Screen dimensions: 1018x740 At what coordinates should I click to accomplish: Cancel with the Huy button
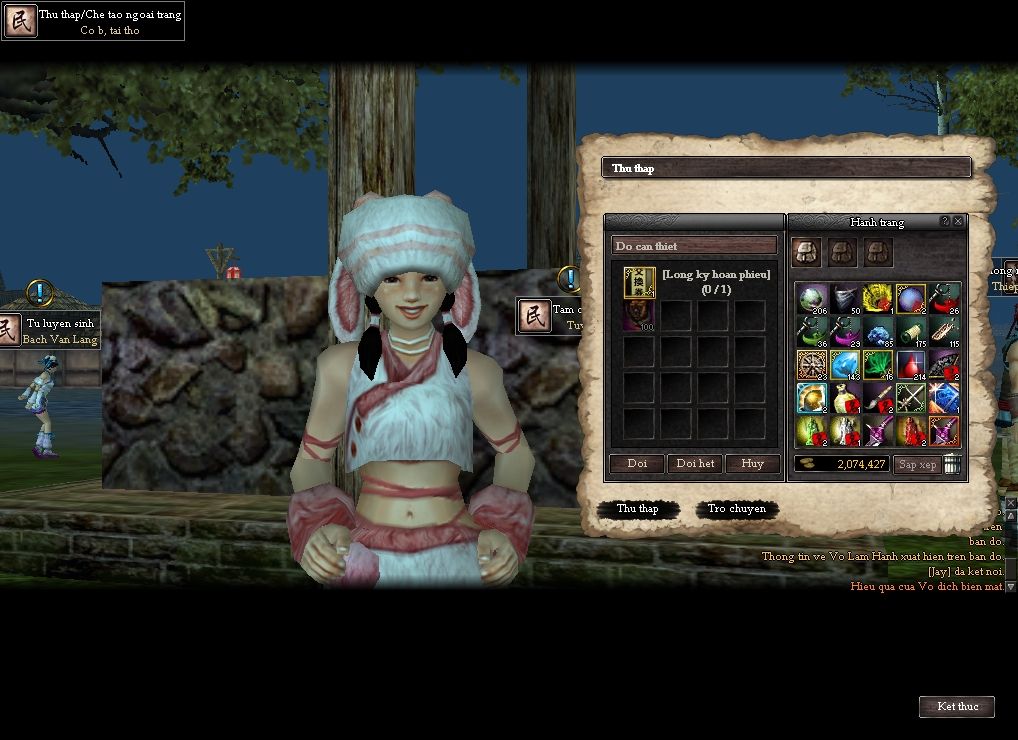[x=752, y=464]
